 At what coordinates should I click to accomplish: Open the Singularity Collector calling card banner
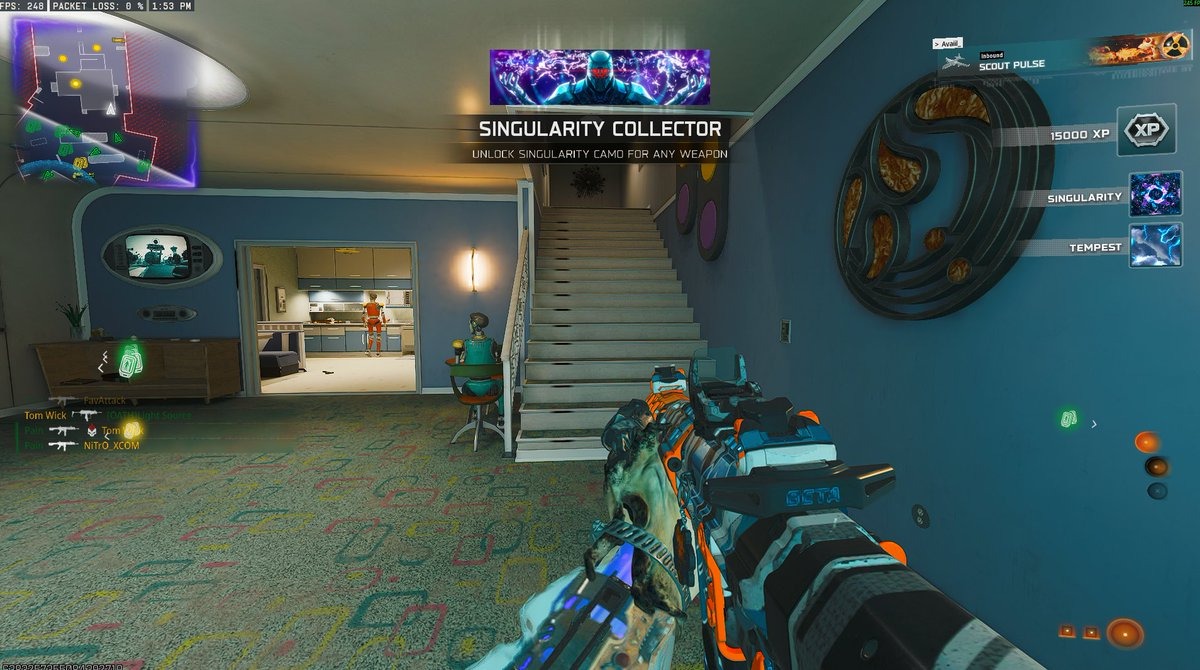599,77
